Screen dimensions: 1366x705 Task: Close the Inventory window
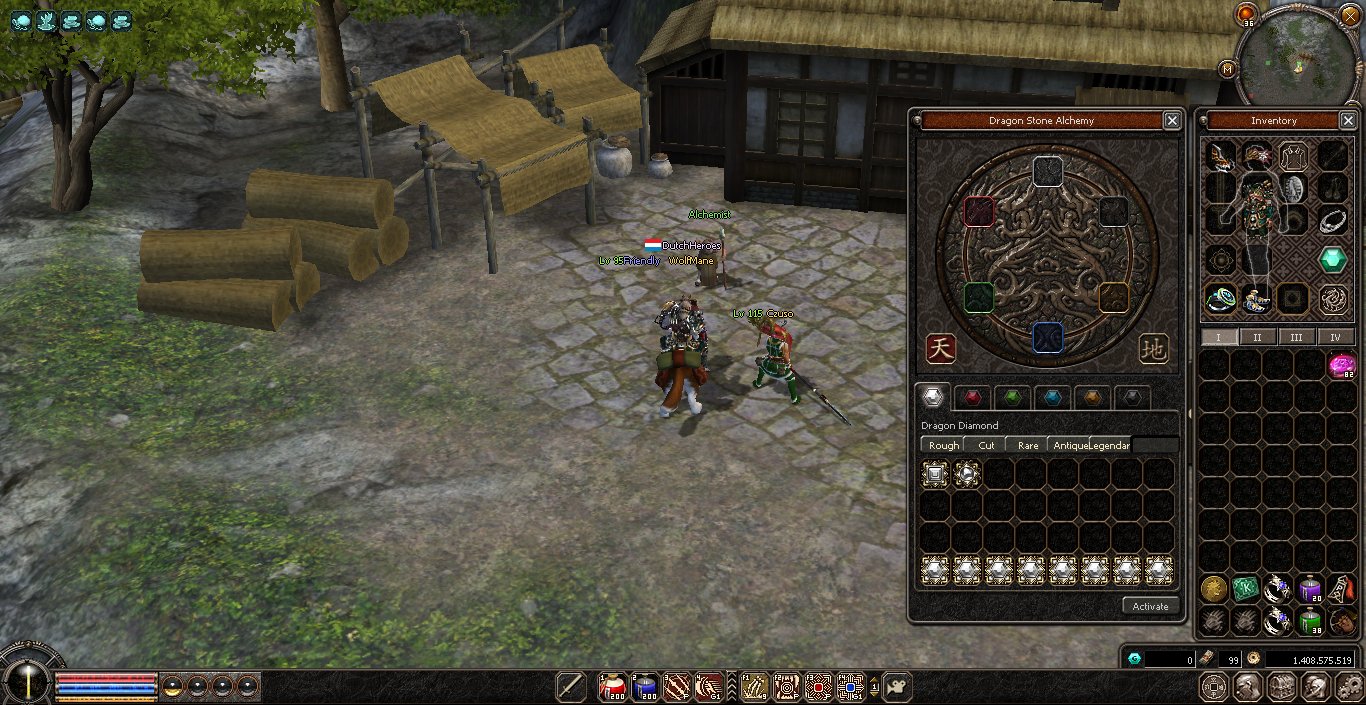1347,121
